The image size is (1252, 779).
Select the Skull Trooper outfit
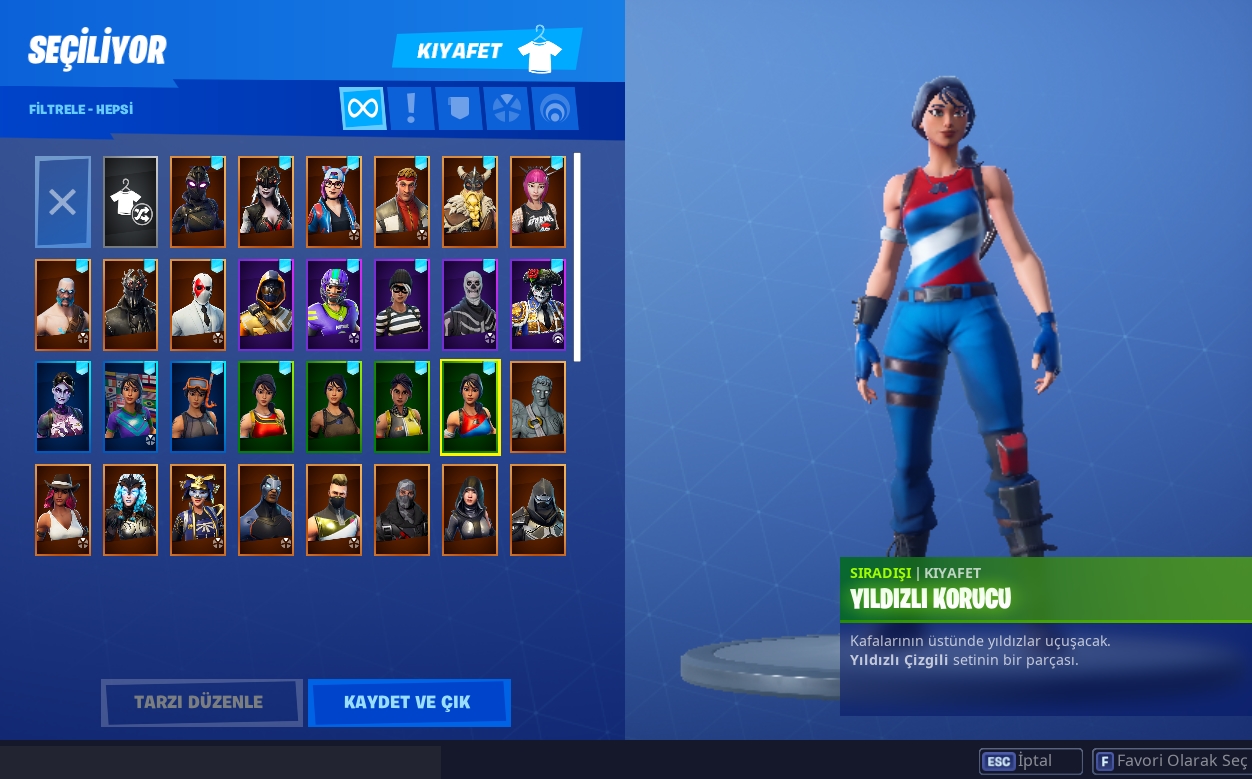click(x=470, y=305)
